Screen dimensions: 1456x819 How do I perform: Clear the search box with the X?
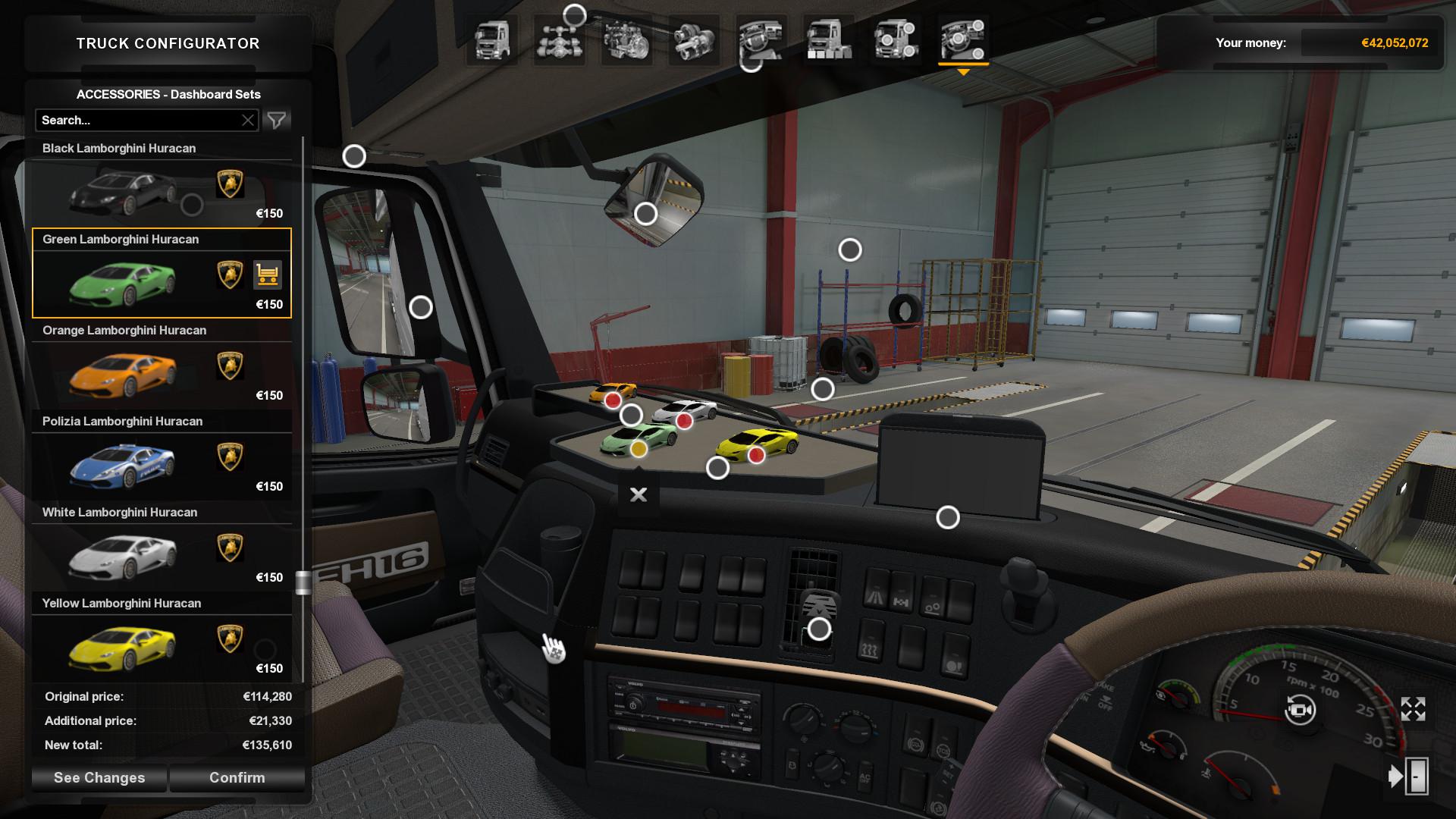[x=248, y=120]
